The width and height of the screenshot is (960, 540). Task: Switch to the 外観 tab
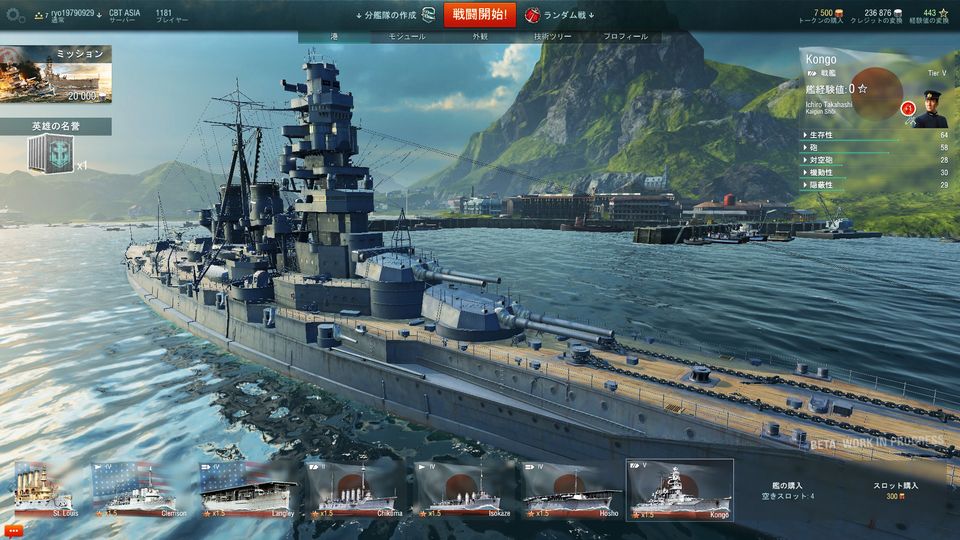pyautogui.click(x=480, y=37)
